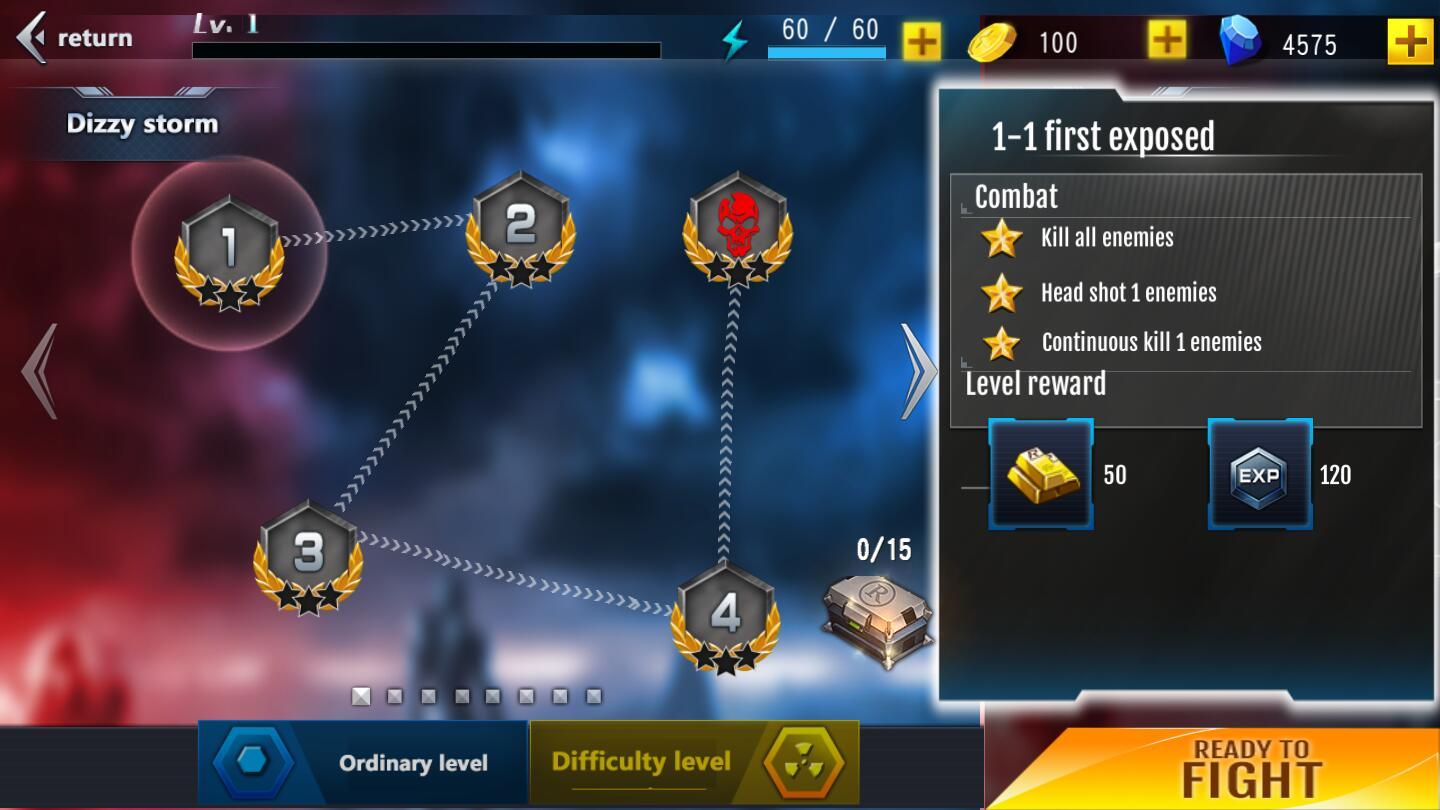1440x810 pixels.
Task: Inspect the gold bar level reward
Action: (x=1041, y=475)
